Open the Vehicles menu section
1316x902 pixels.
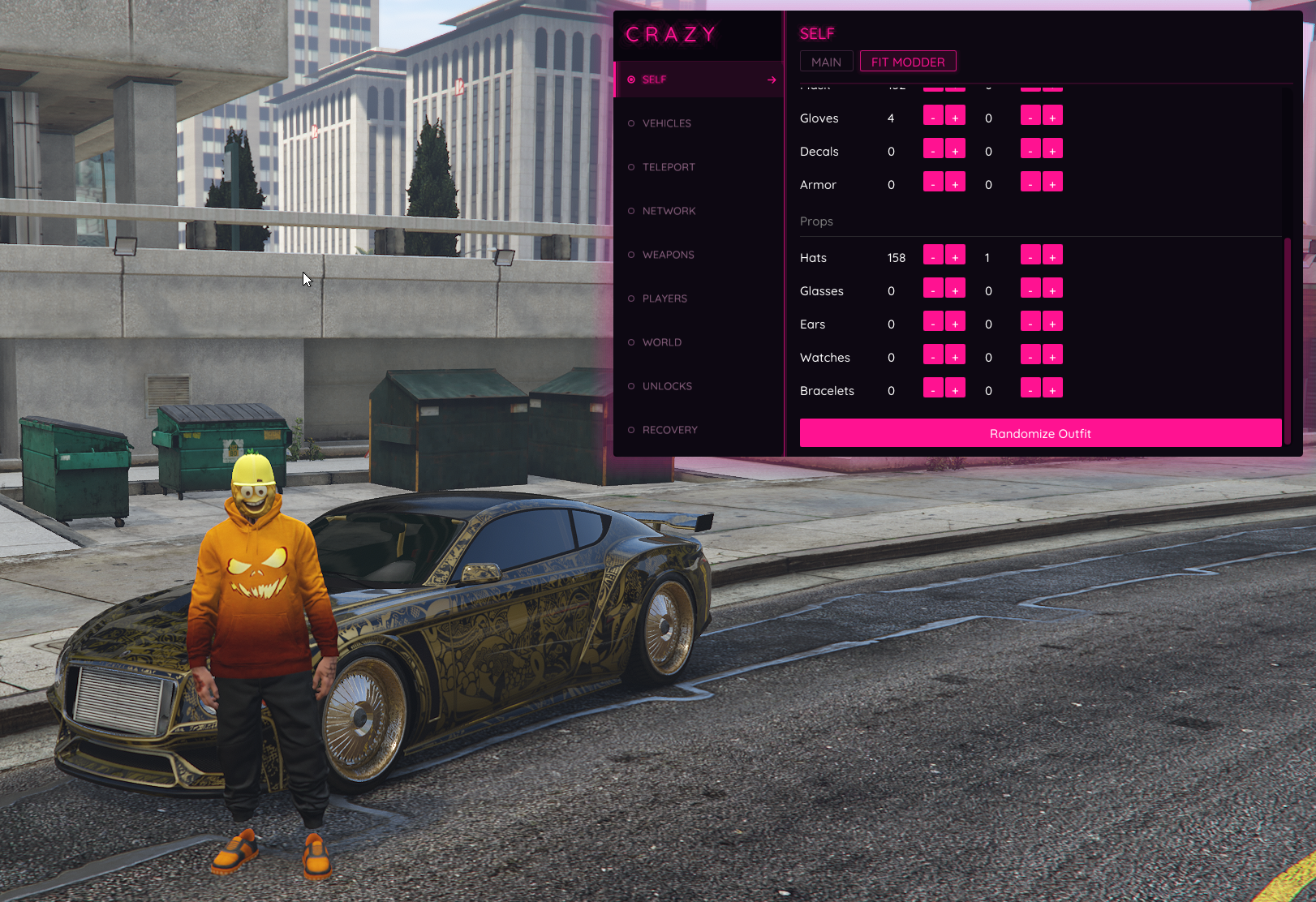point(667,123)
